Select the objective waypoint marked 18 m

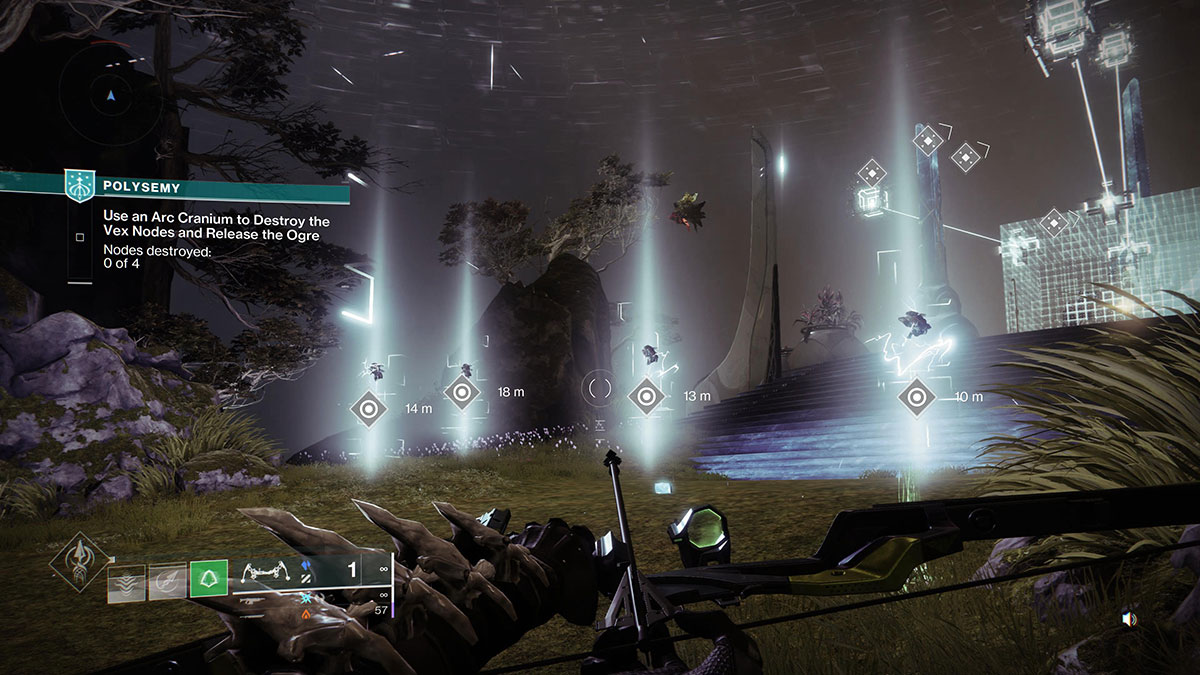click(461, 392)
